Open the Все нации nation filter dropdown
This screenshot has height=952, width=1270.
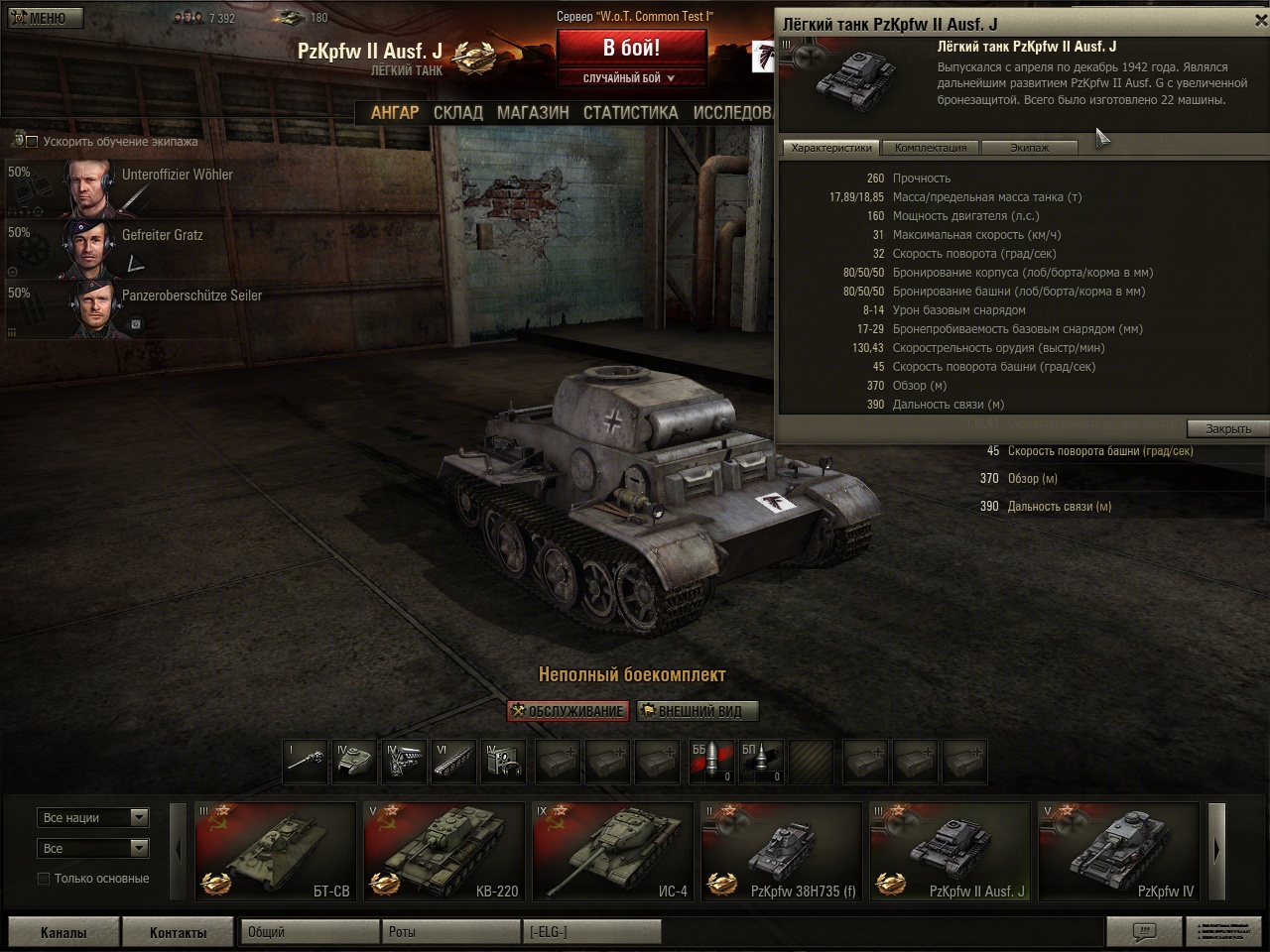pos(94,818)
